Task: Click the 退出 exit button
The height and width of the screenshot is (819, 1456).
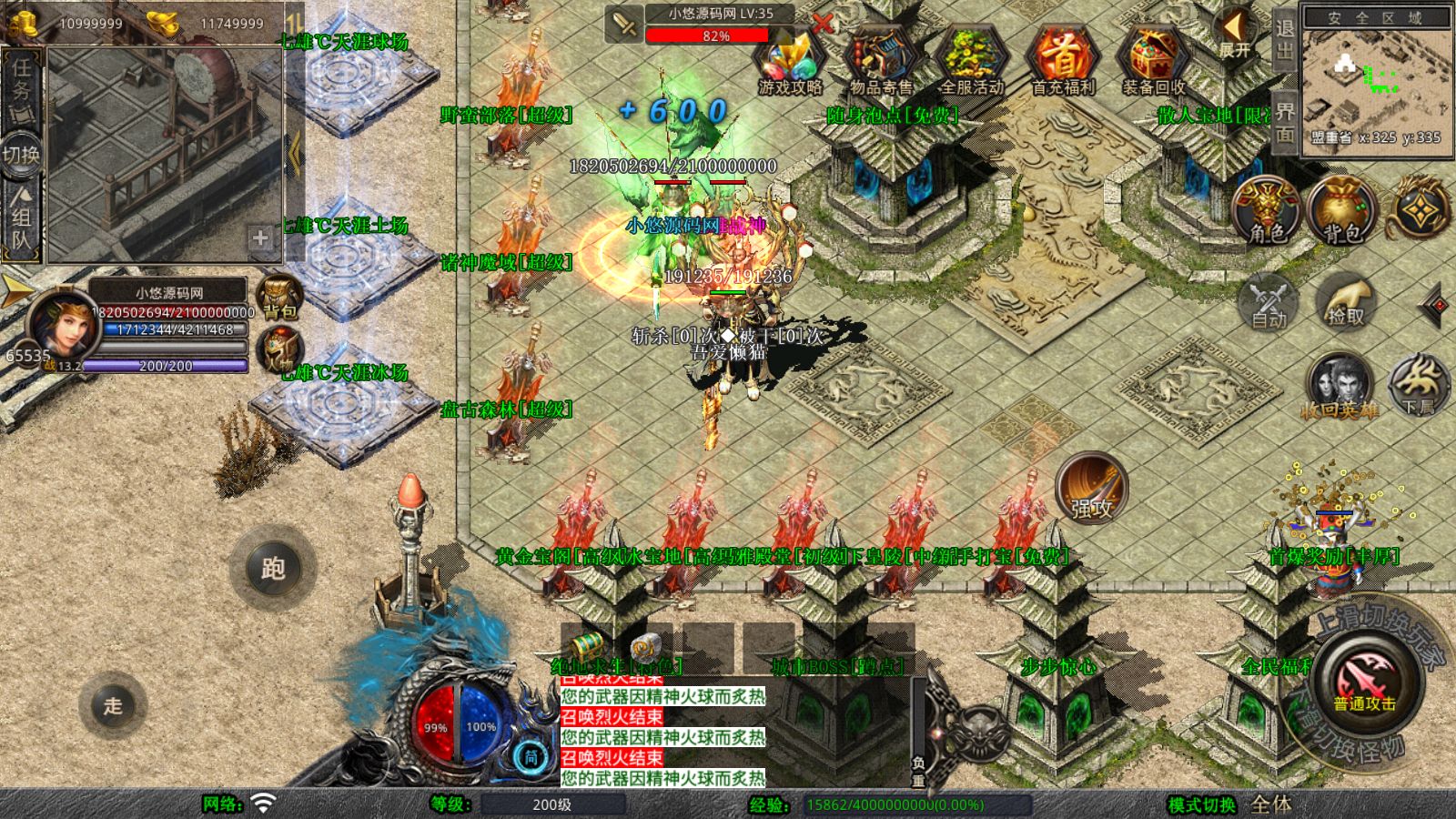Action: coord(1284,39)
